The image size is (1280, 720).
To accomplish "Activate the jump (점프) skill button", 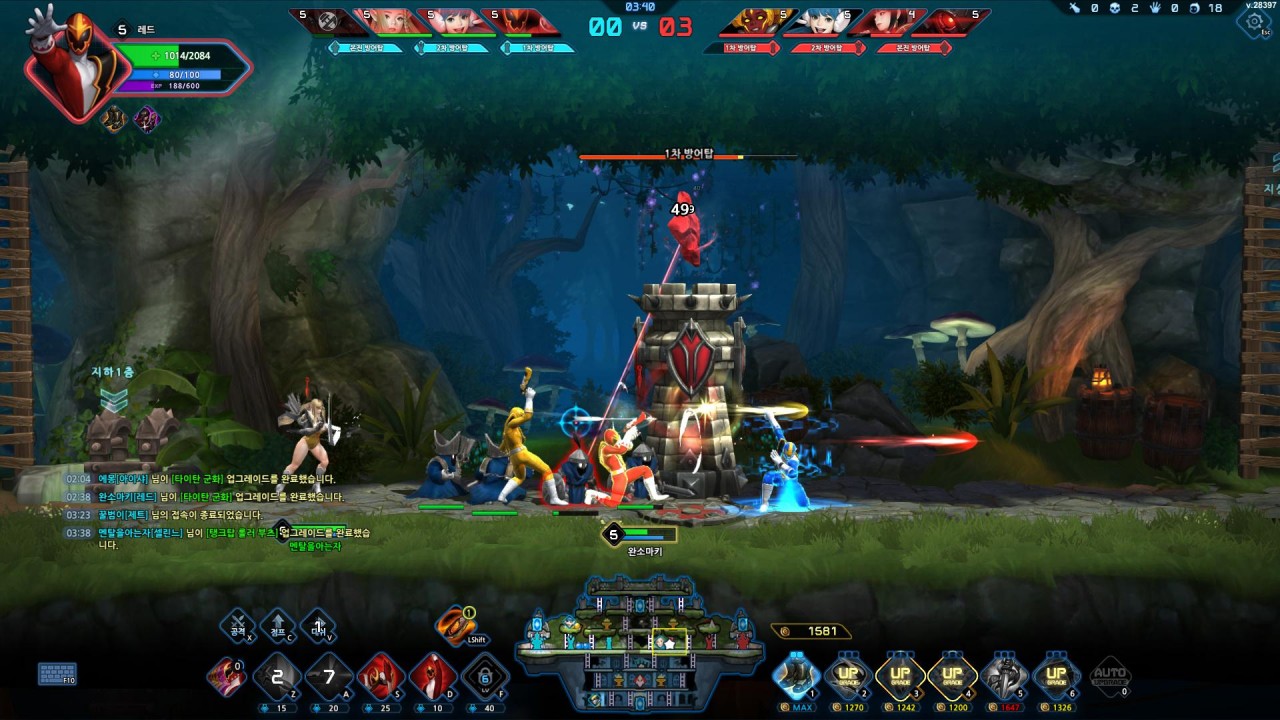I will (278, 626).
